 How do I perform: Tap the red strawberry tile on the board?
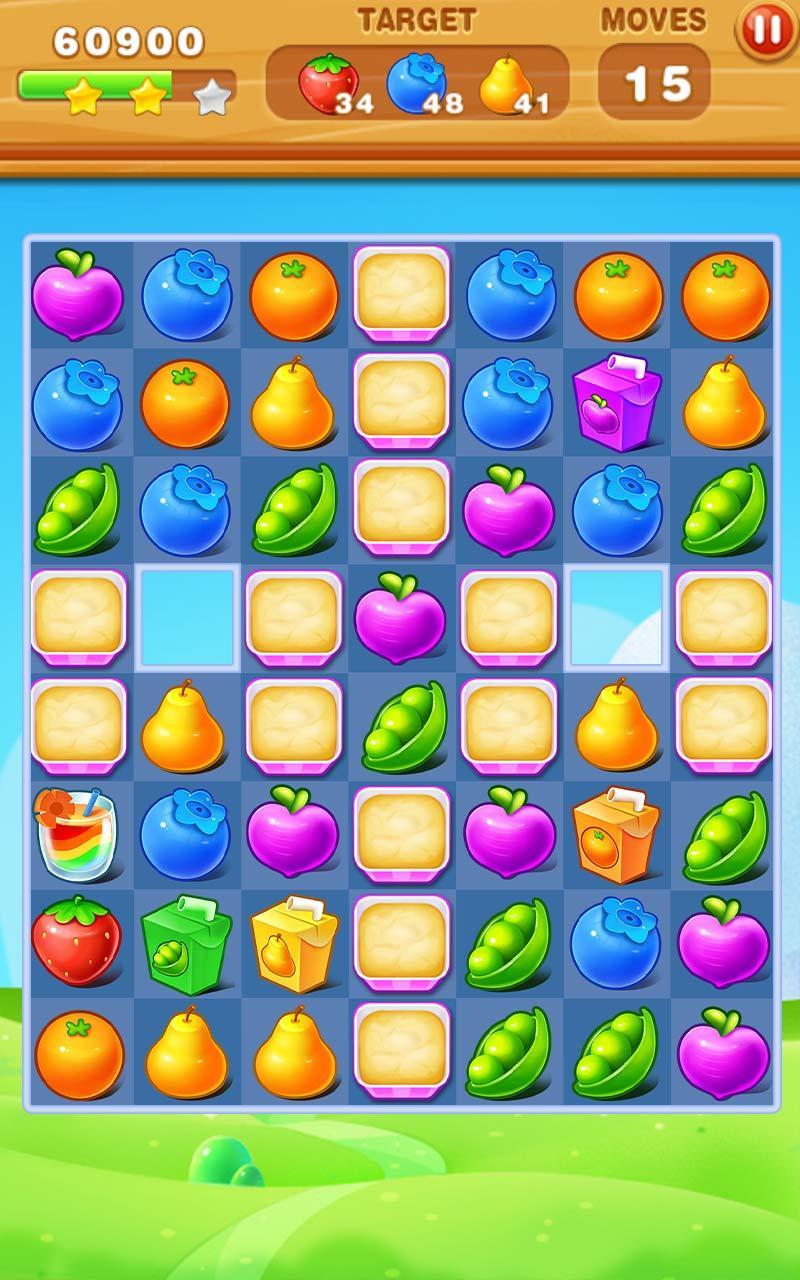(76, 941)
